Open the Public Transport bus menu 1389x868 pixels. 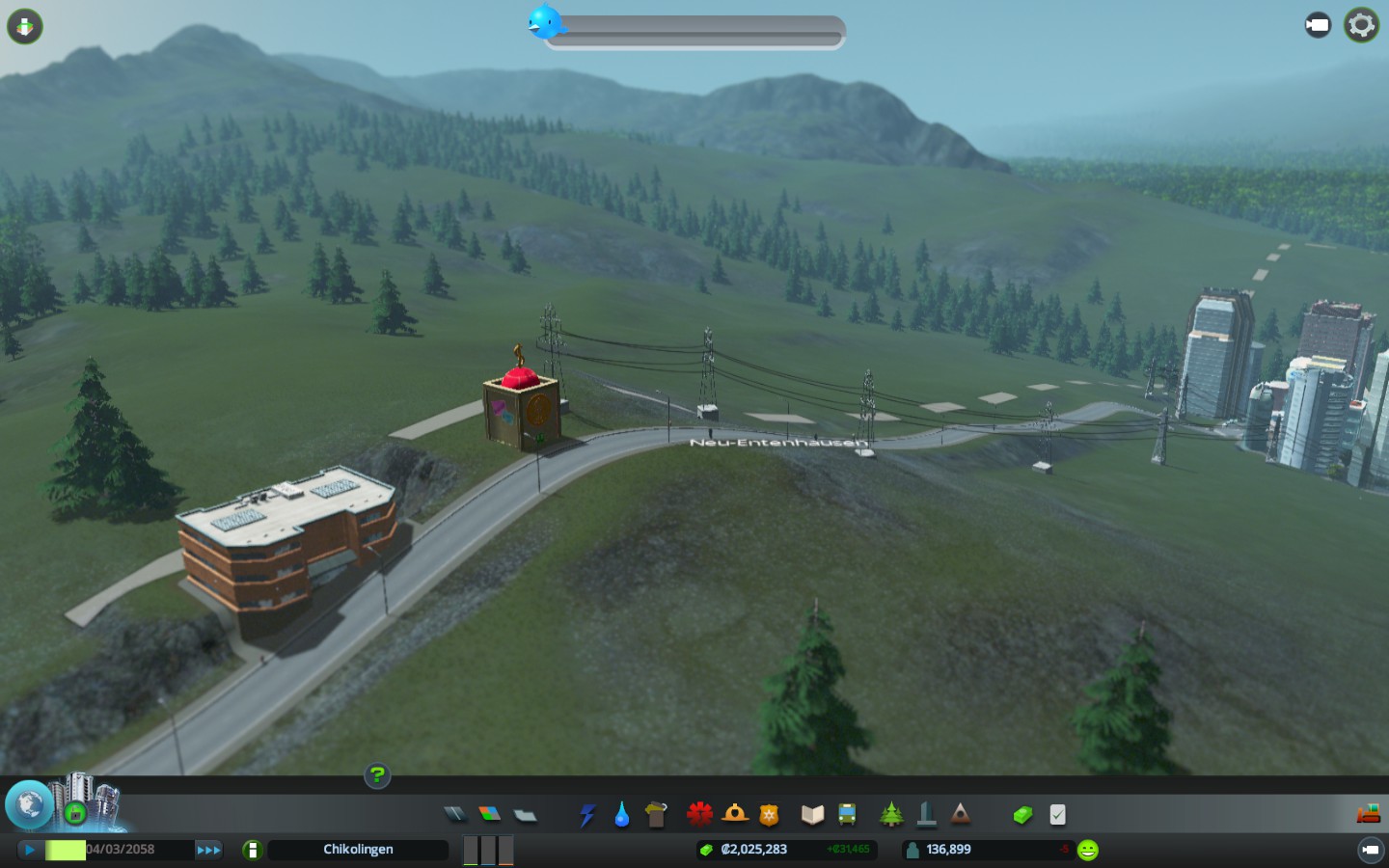pos(847,815)
